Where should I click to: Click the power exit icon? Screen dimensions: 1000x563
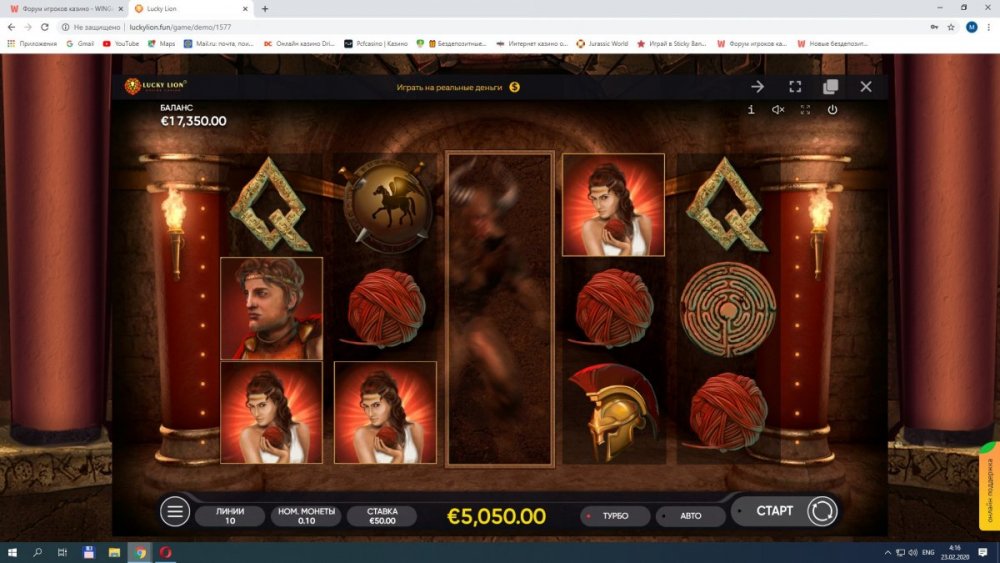click(x=832, y=110)
